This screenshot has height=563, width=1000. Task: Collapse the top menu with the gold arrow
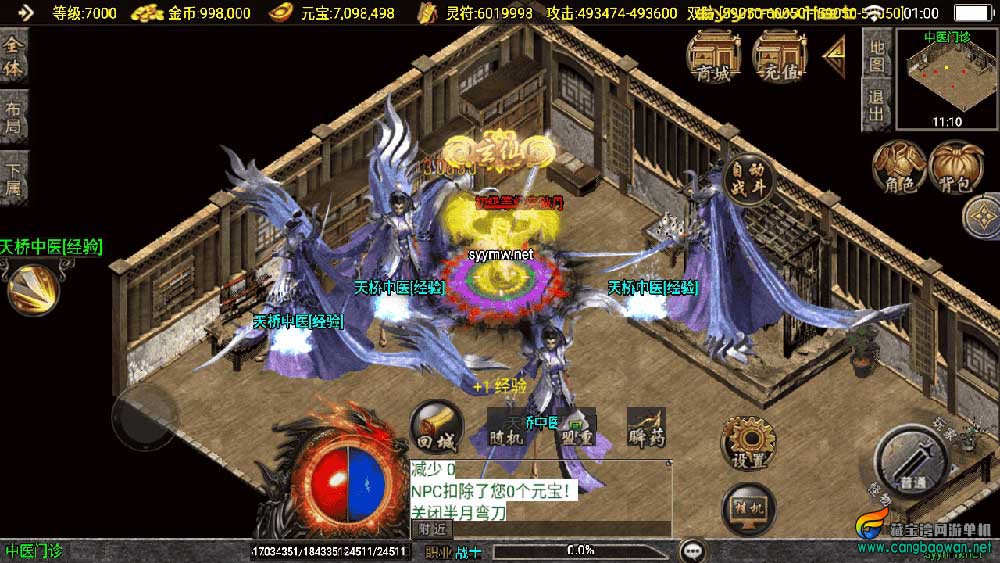coord(833,57)
